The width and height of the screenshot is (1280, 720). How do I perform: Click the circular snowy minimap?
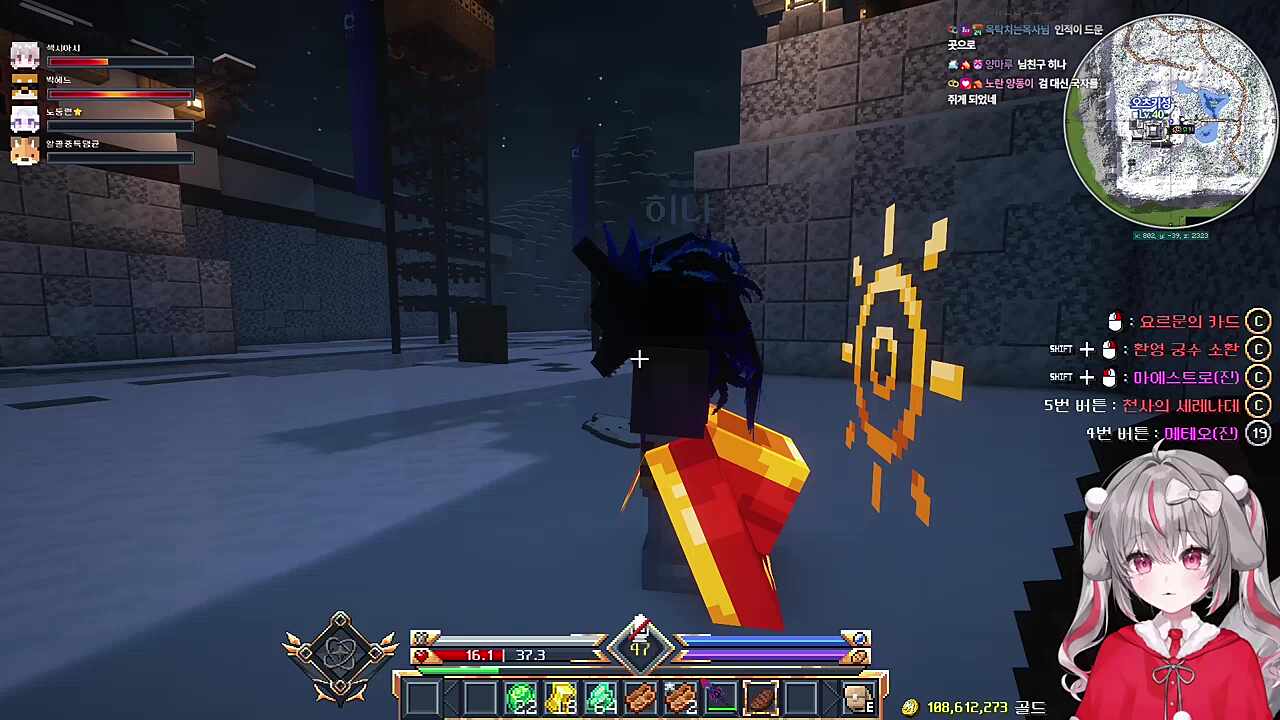(x=1170, y=122)
